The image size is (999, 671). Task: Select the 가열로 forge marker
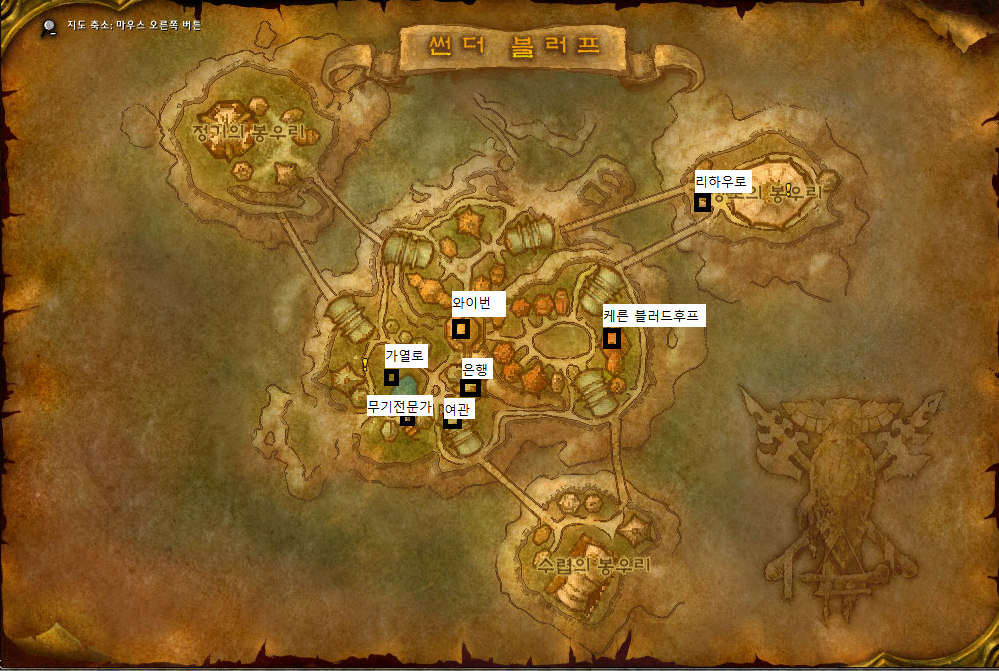click(392, 377)
